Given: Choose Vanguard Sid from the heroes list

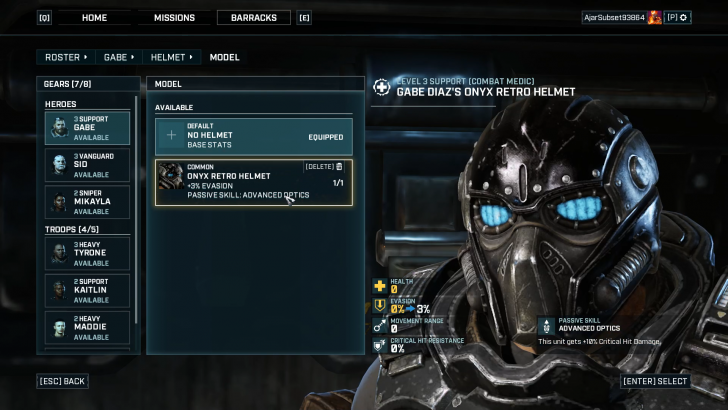Looking at the screenshot, I should [87, 164].
